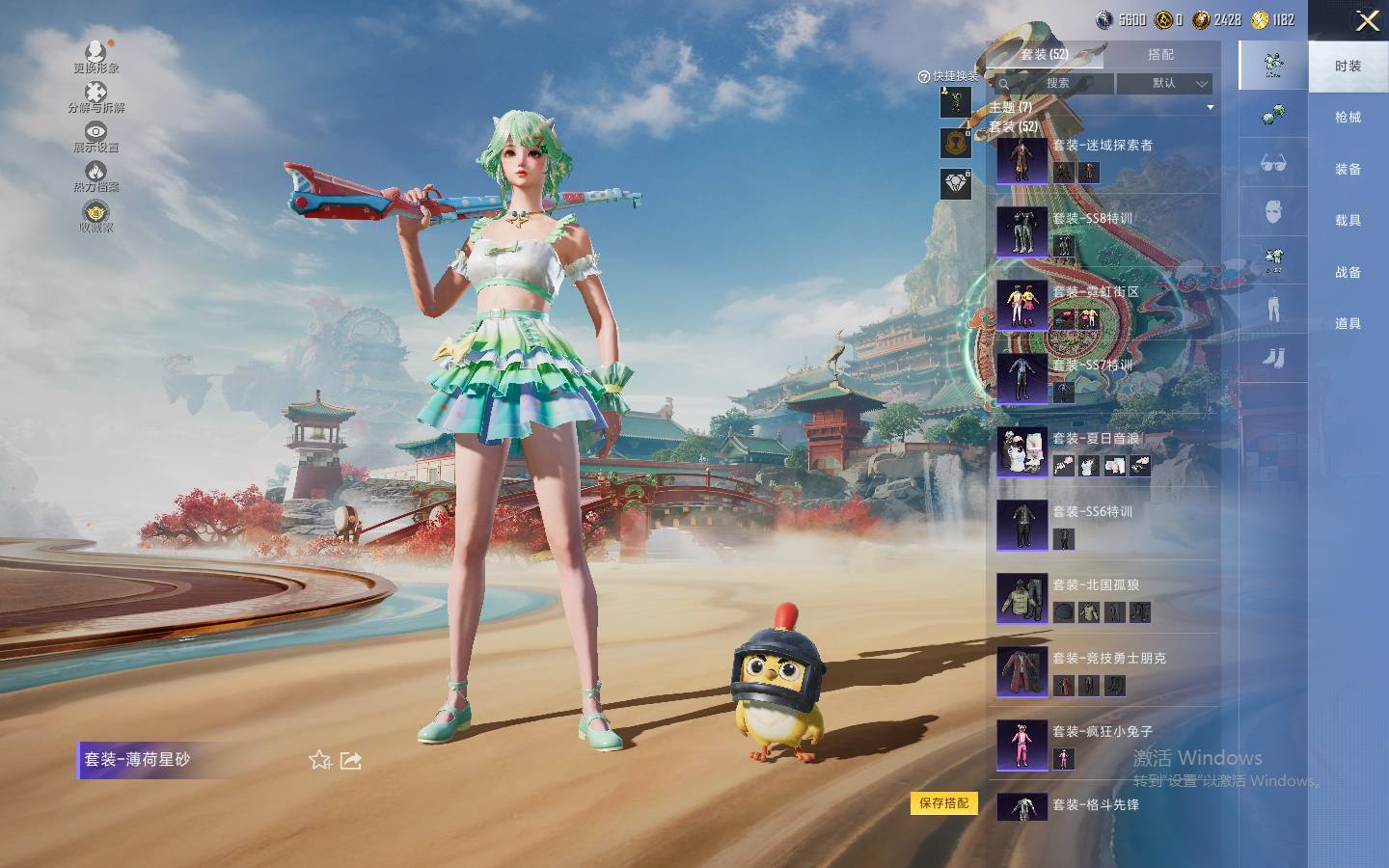Open 展示设置 display settings
1389x868 pixels.
[x=95, y=137]
